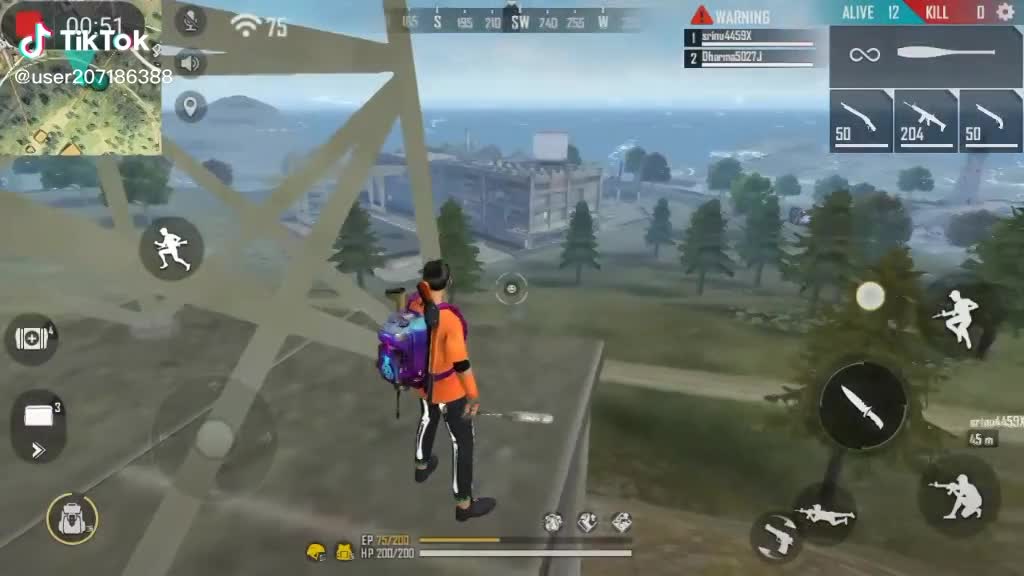The width and height of the screenshot is (1024, 576).
Task: Tap the virtual movement joystick
Action: [x=214, y=438]
